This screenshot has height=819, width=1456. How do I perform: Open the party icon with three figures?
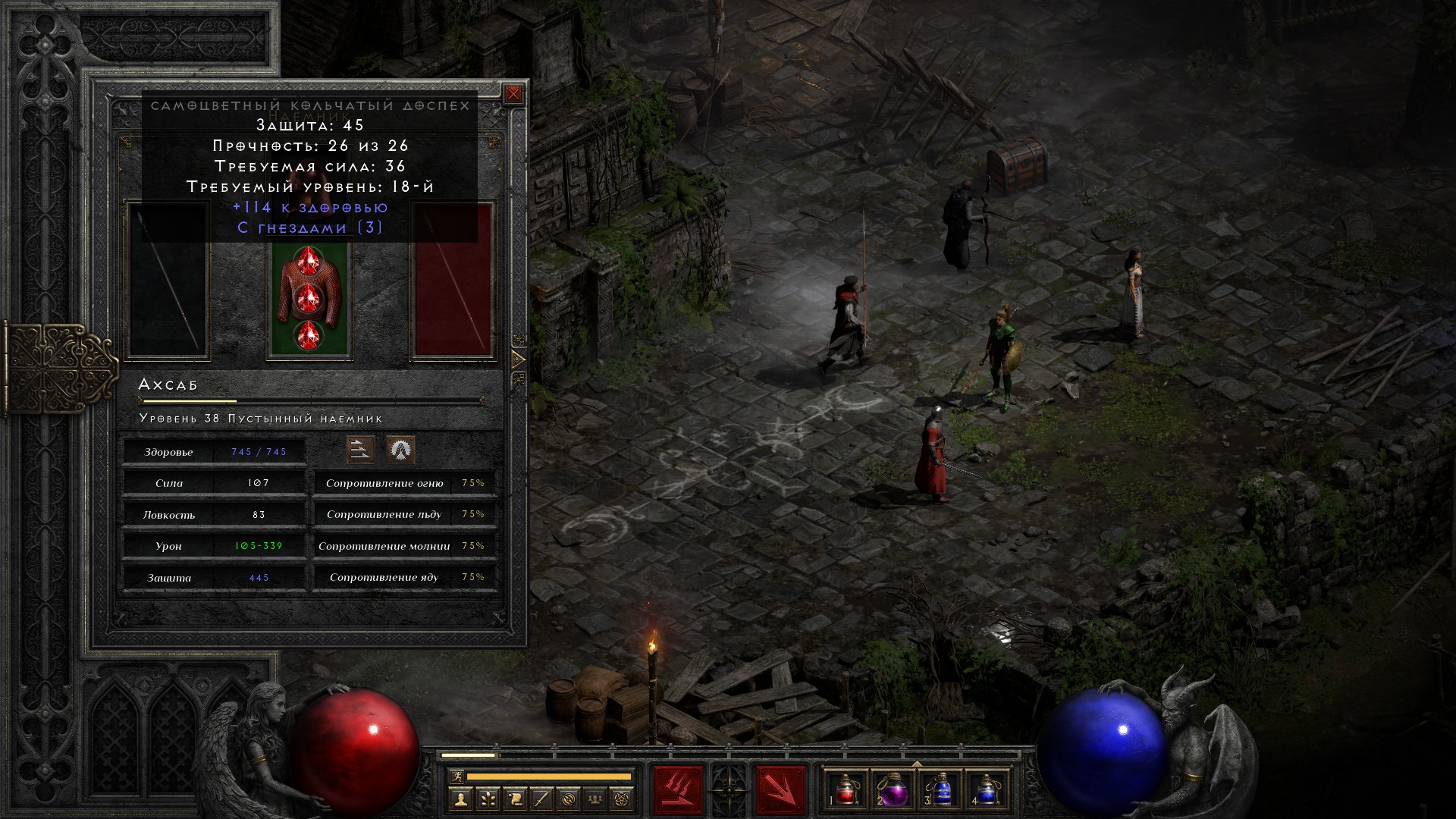[597, 799]
